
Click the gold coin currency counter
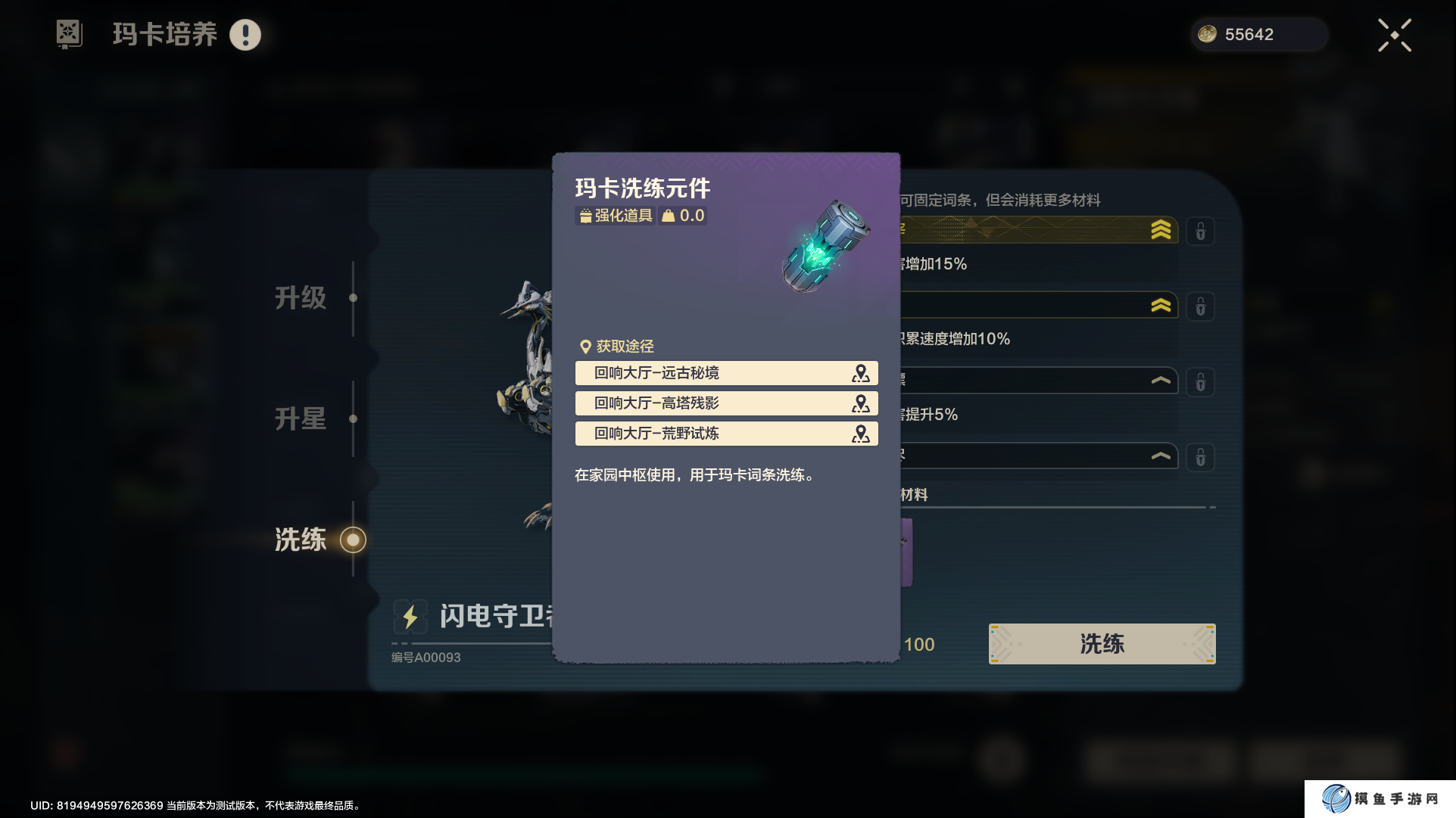[1258, 35]
